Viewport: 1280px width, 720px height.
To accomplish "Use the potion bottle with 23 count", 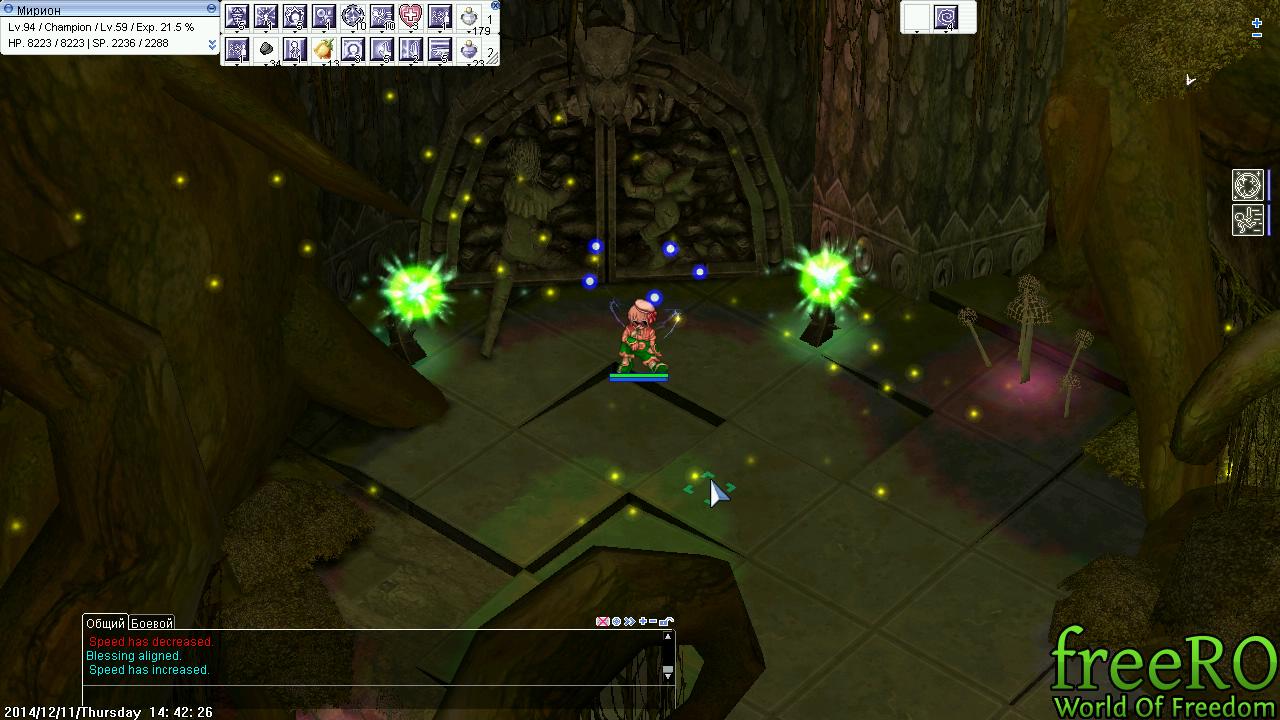I will [x=469, y=49].
